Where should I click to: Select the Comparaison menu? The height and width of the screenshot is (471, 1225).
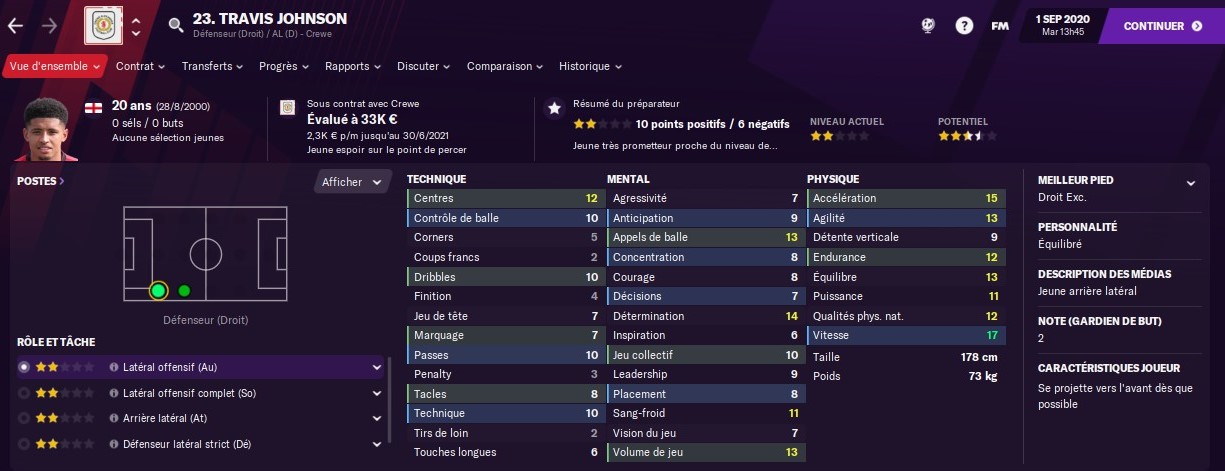[x=504, y=66]
